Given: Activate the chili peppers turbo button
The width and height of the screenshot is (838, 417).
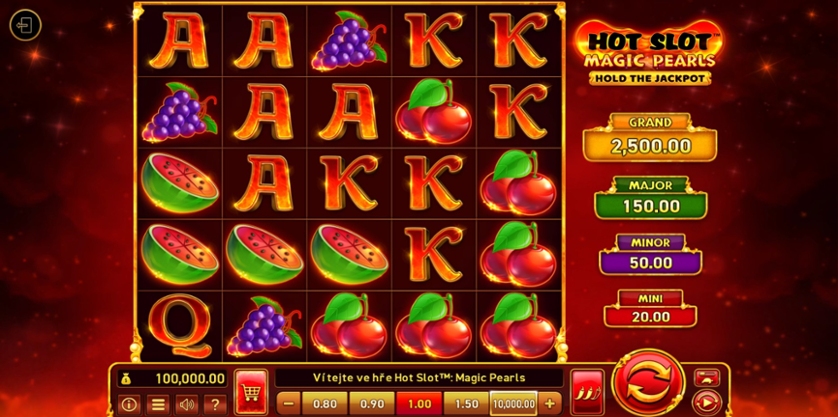Looking at the screenshot, I should coord(583,389).
